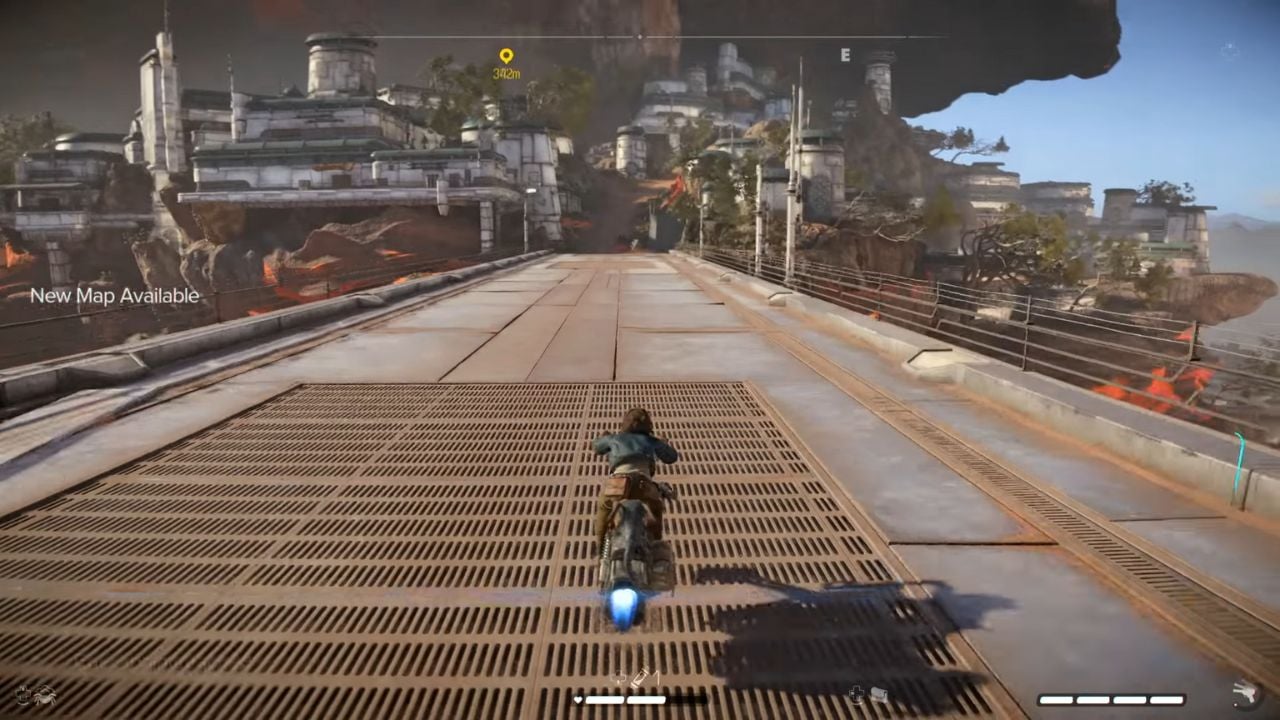
Task: Click the blaster ammo gauge bottom right
Action: coord(1113,697)
